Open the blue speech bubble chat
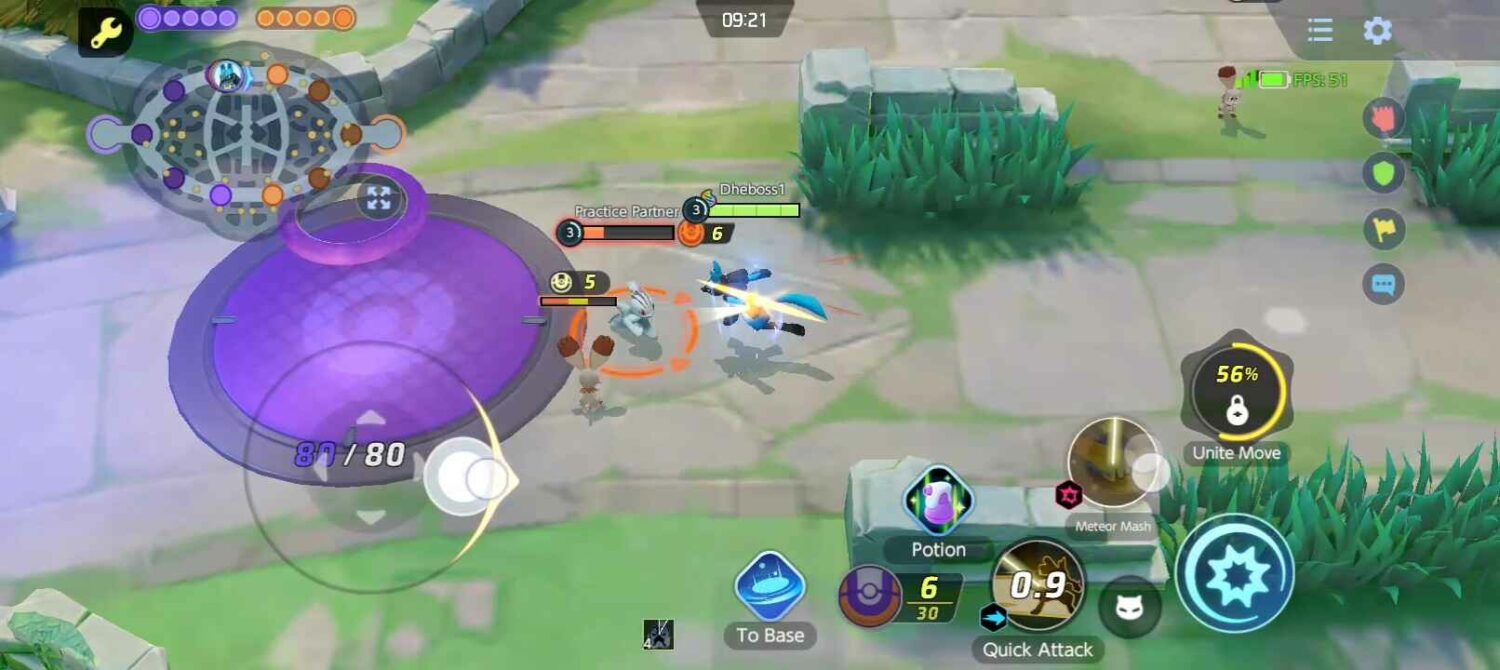 pos(1384,285)
